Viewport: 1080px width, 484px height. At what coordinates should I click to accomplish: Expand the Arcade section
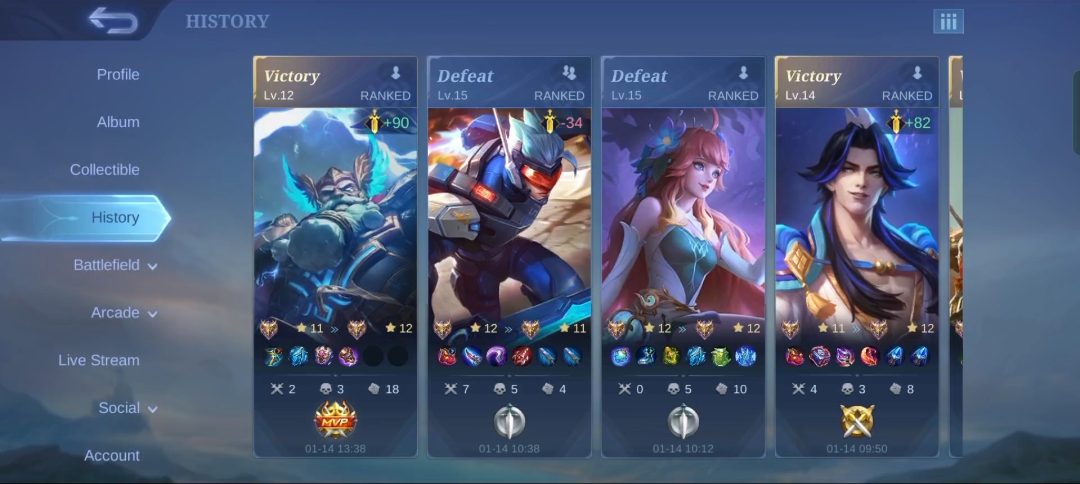coord(124,313)
